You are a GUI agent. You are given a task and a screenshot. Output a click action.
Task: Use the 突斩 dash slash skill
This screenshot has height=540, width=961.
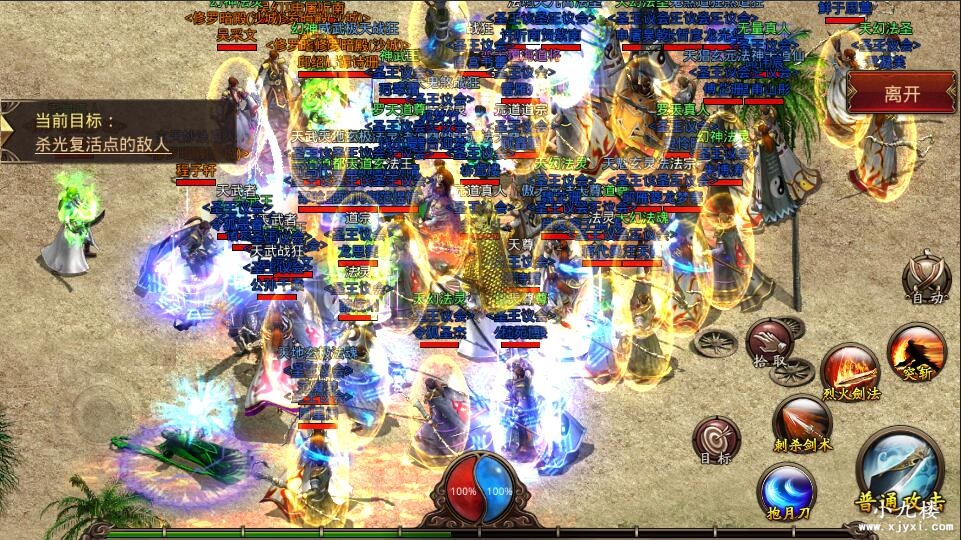tap(916, 353)
